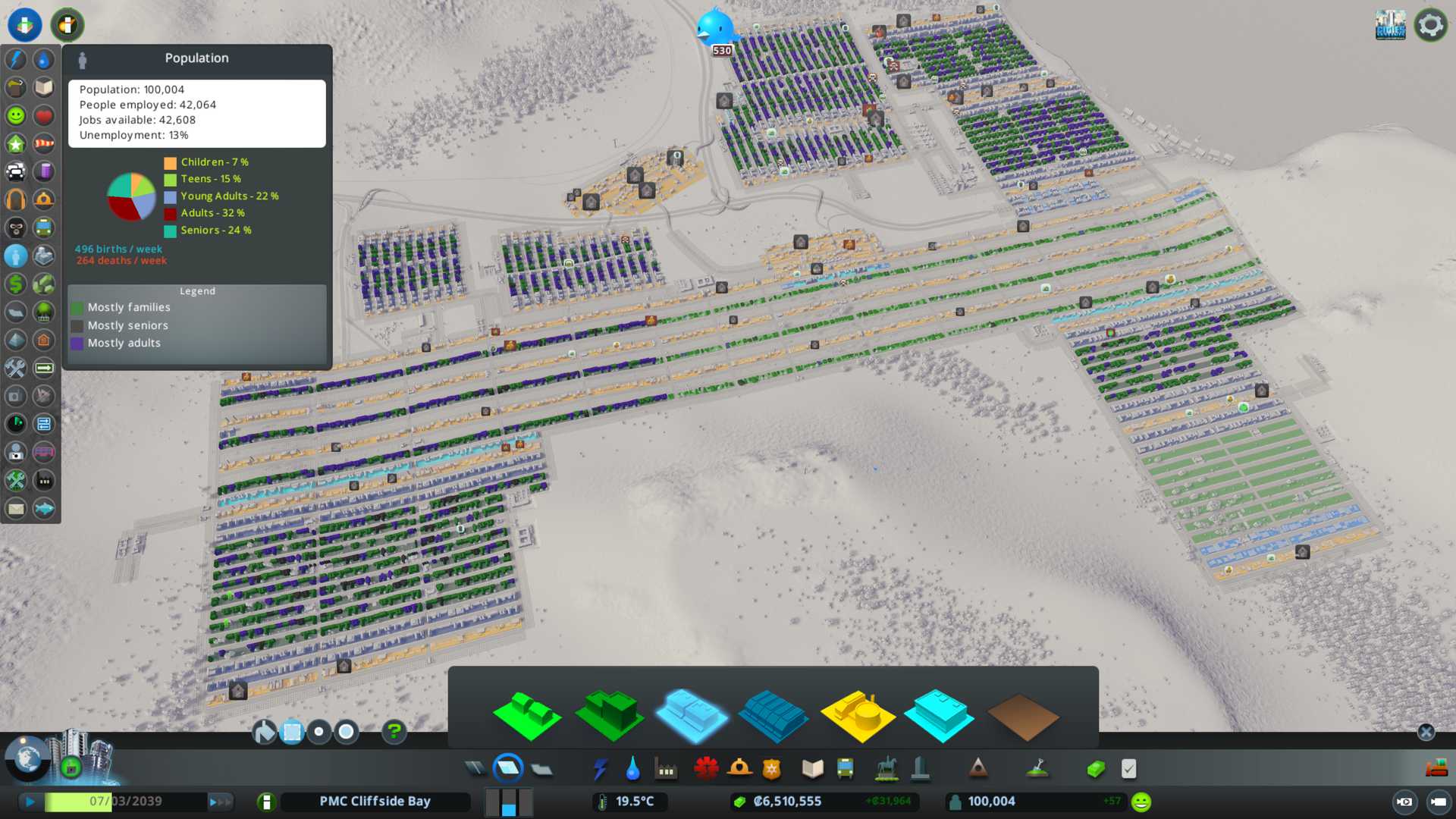Toggle the simulation play button

(x=30, y=802)
